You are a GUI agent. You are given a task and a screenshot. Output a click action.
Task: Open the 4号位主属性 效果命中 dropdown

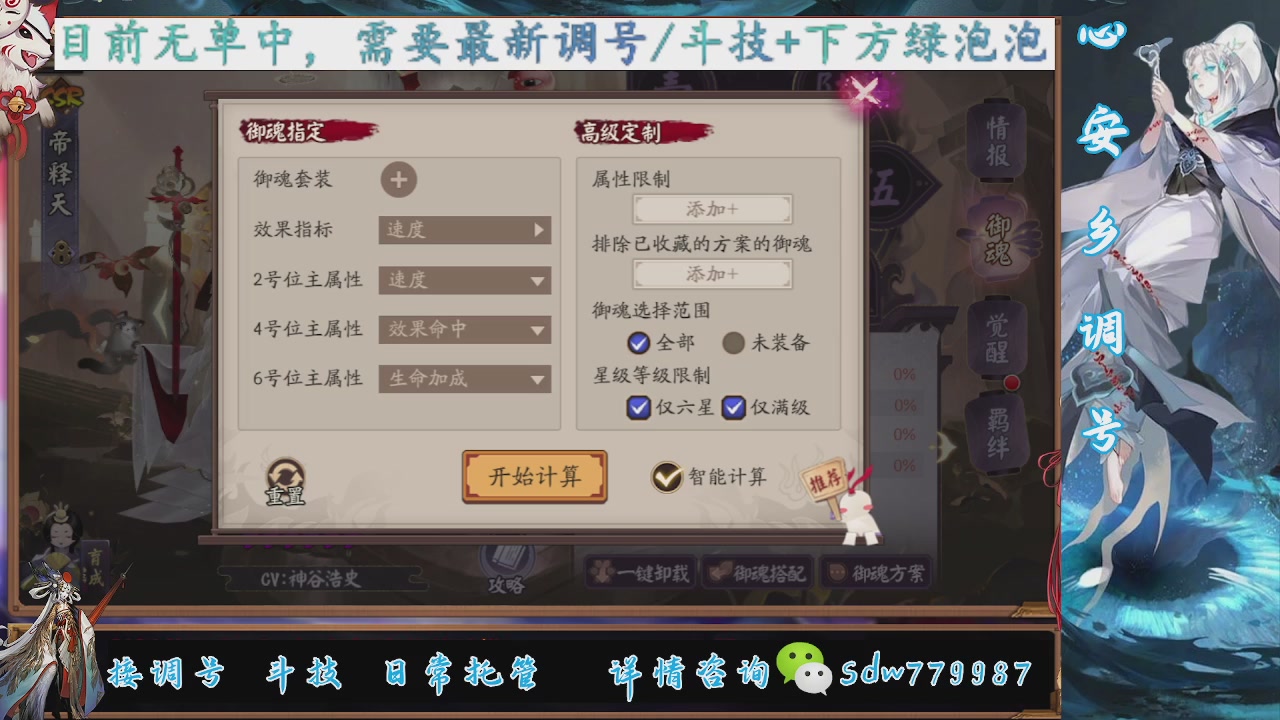coord(463,330)
